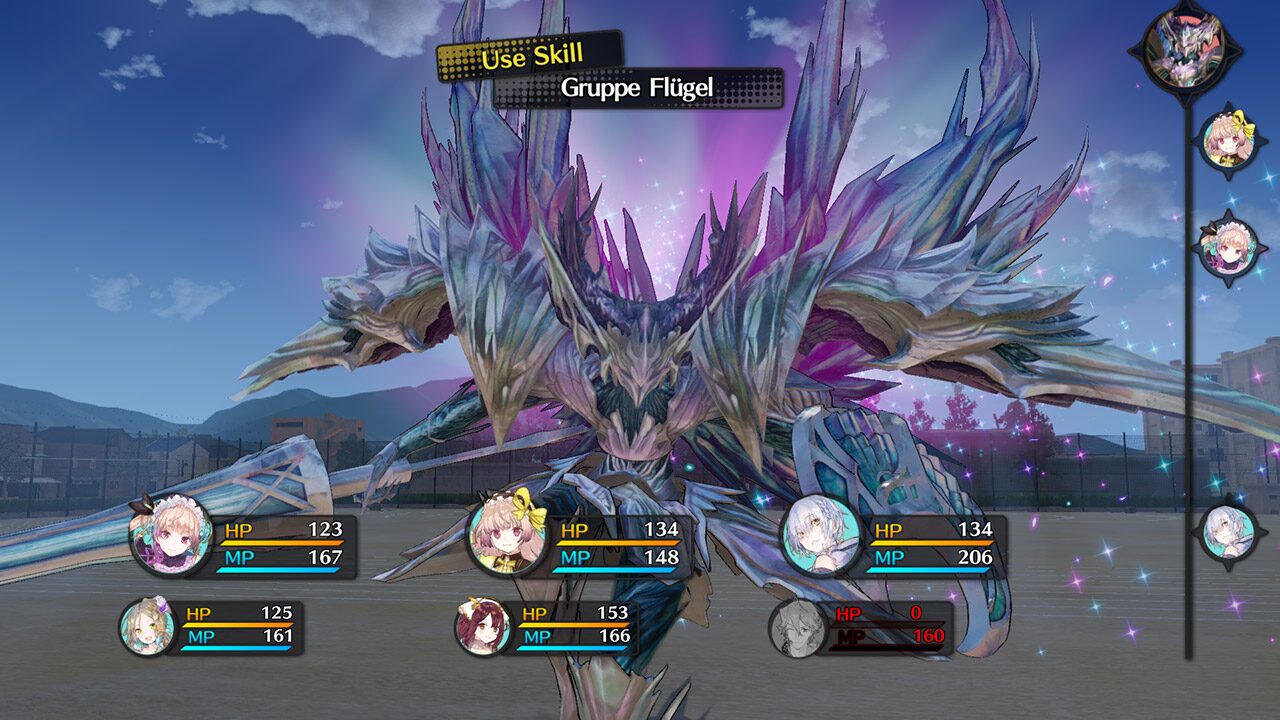1280x720 pixels.
Task: Select the yellow-bow girl's party portrait
Action: click(x=507, y=537)
